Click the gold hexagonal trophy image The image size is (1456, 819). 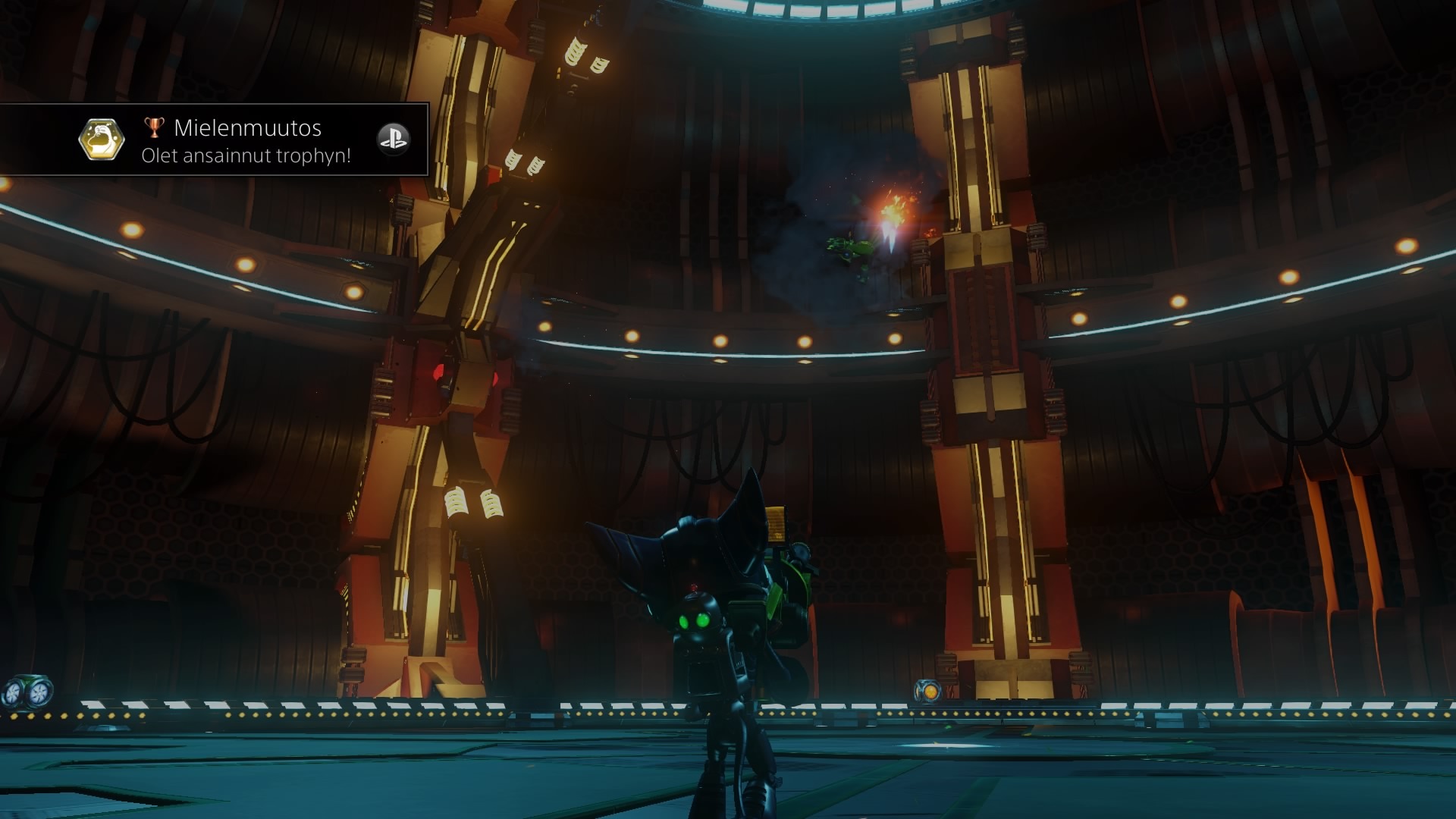click(x=102, y=140)
